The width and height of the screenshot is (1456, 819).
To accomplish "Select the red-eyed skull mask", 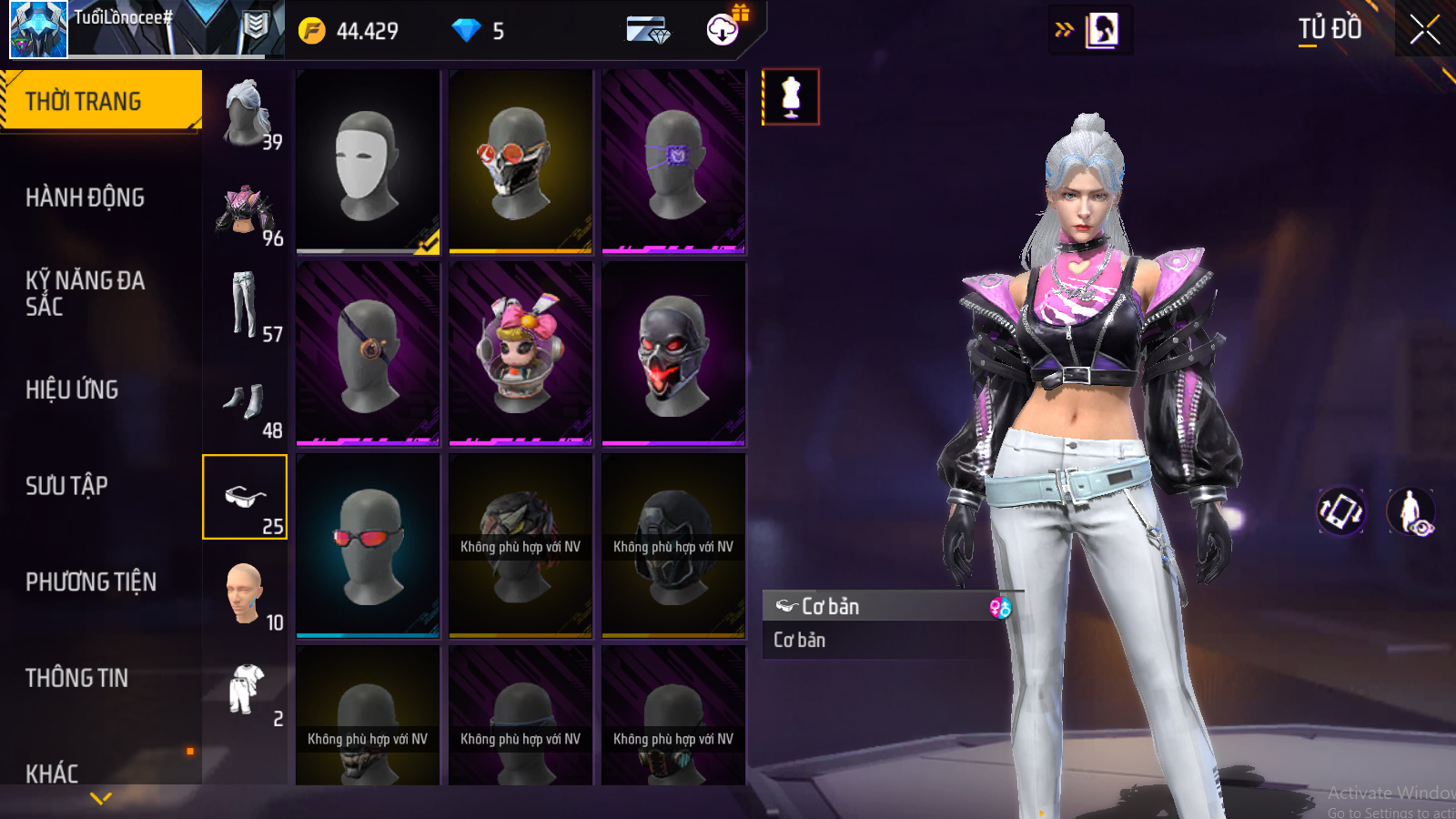I will [673, 354].
